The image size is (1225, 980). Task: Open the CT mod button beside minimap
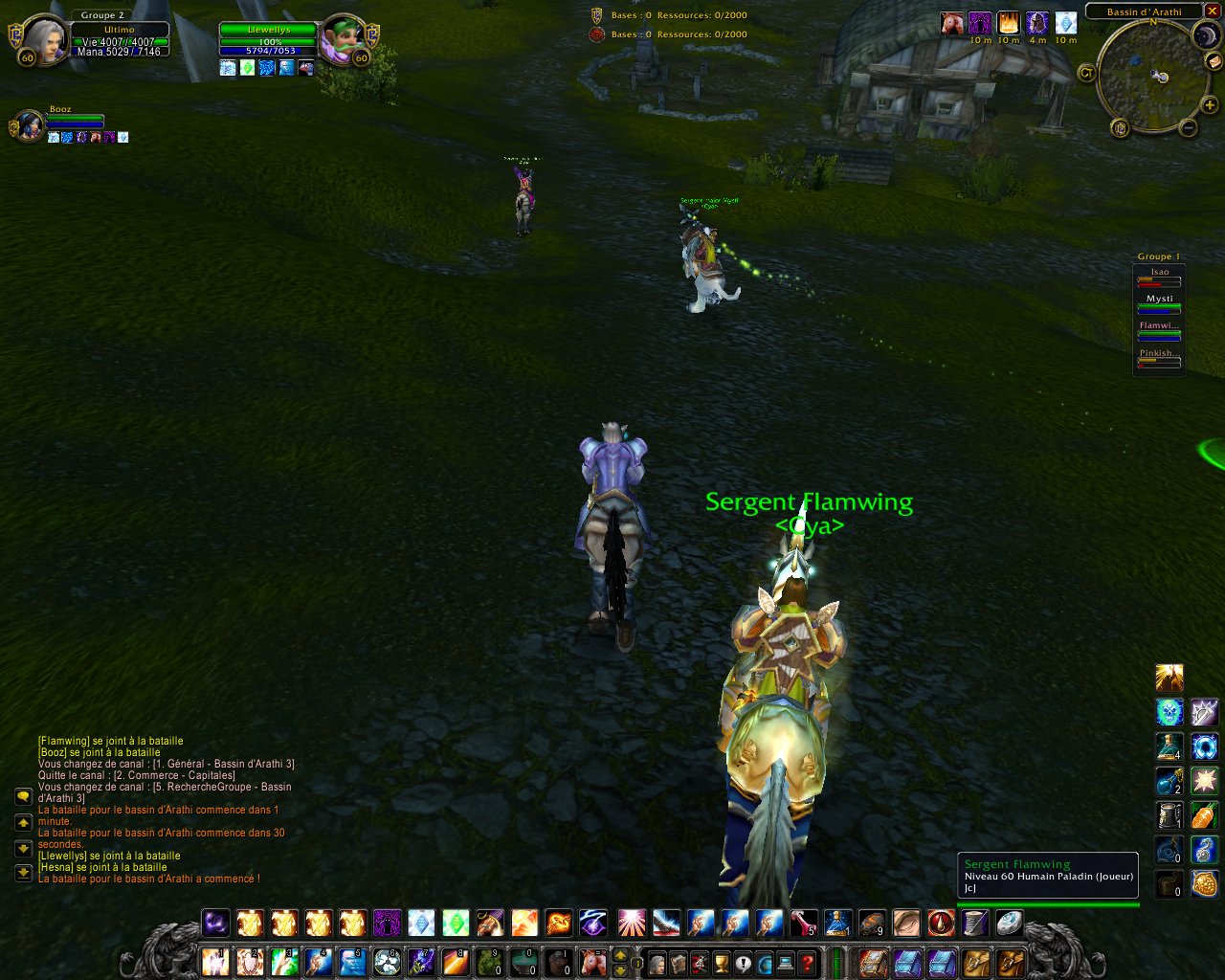(x=1086, y=73)
